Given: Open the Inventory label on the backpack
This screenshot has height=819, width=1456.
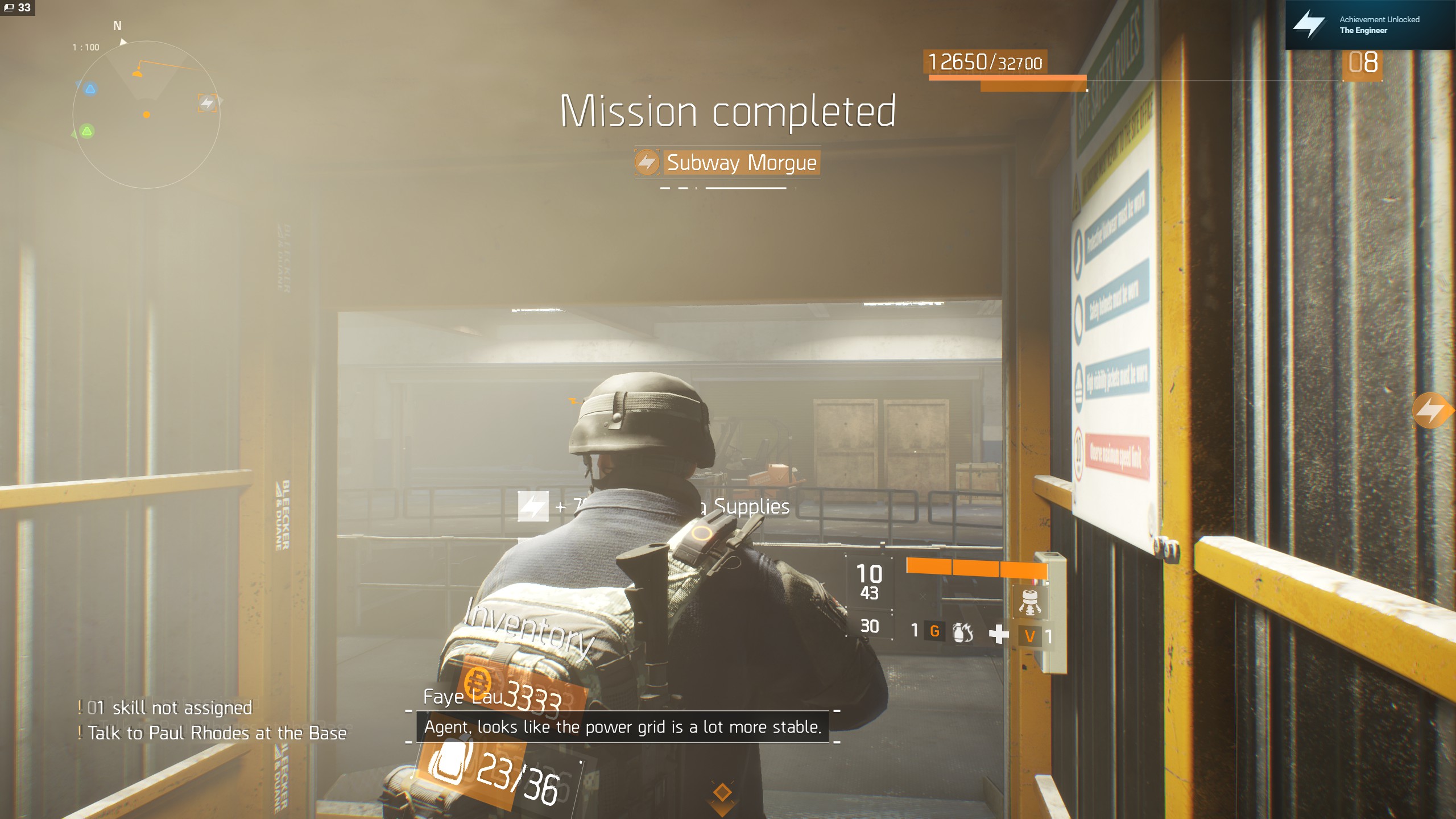Looking at the screenshot, I should [528, 629].
